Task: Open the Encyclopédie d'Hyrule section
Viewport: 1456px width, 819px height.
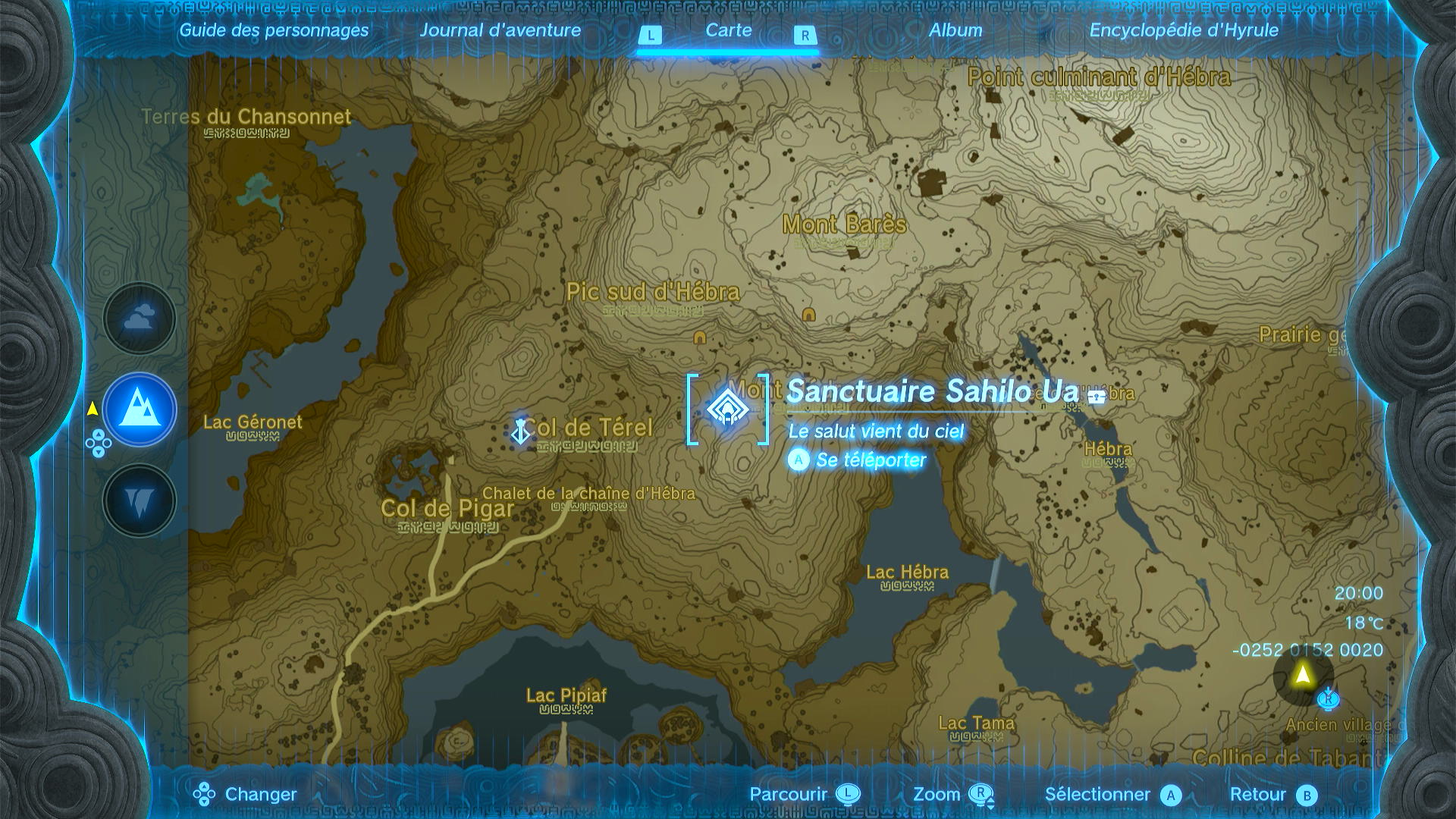Action: 1183,31
